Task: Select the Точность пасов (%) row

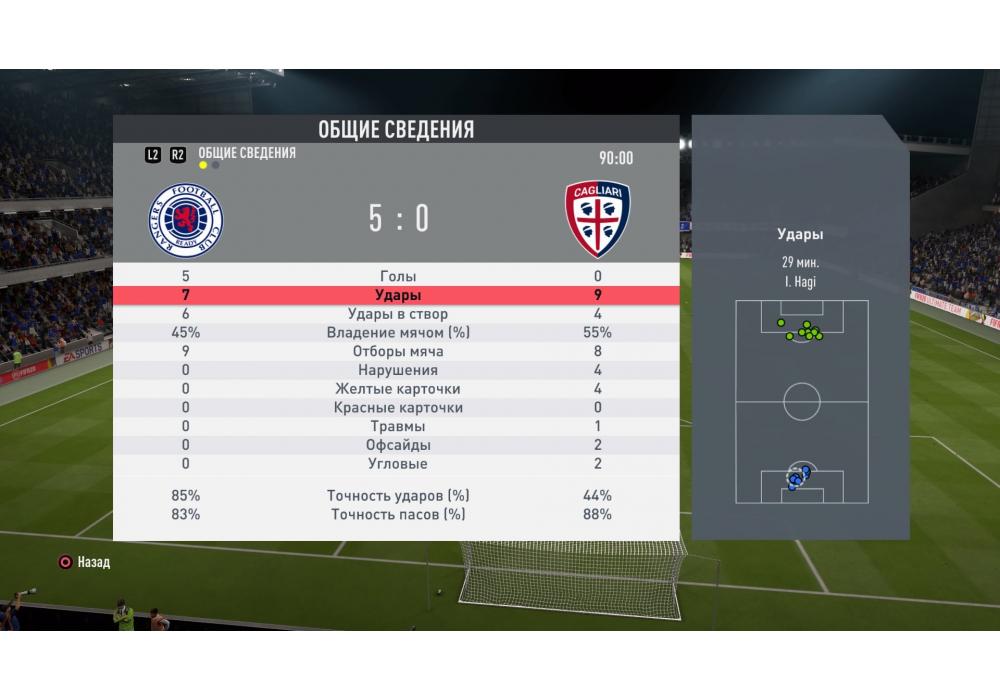Action: 398,515
